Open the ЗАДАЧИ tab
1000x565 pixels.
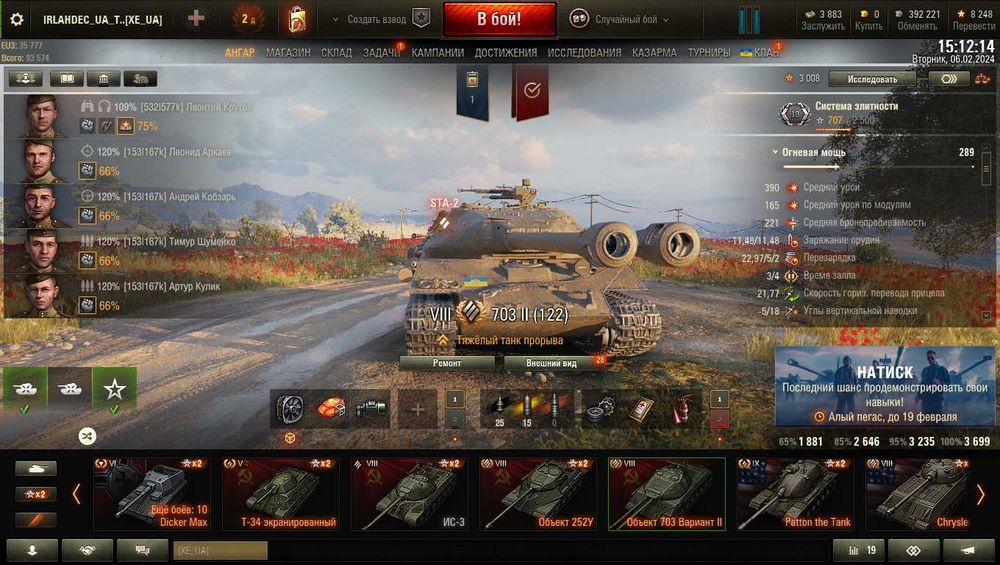(x=381, y=52)
